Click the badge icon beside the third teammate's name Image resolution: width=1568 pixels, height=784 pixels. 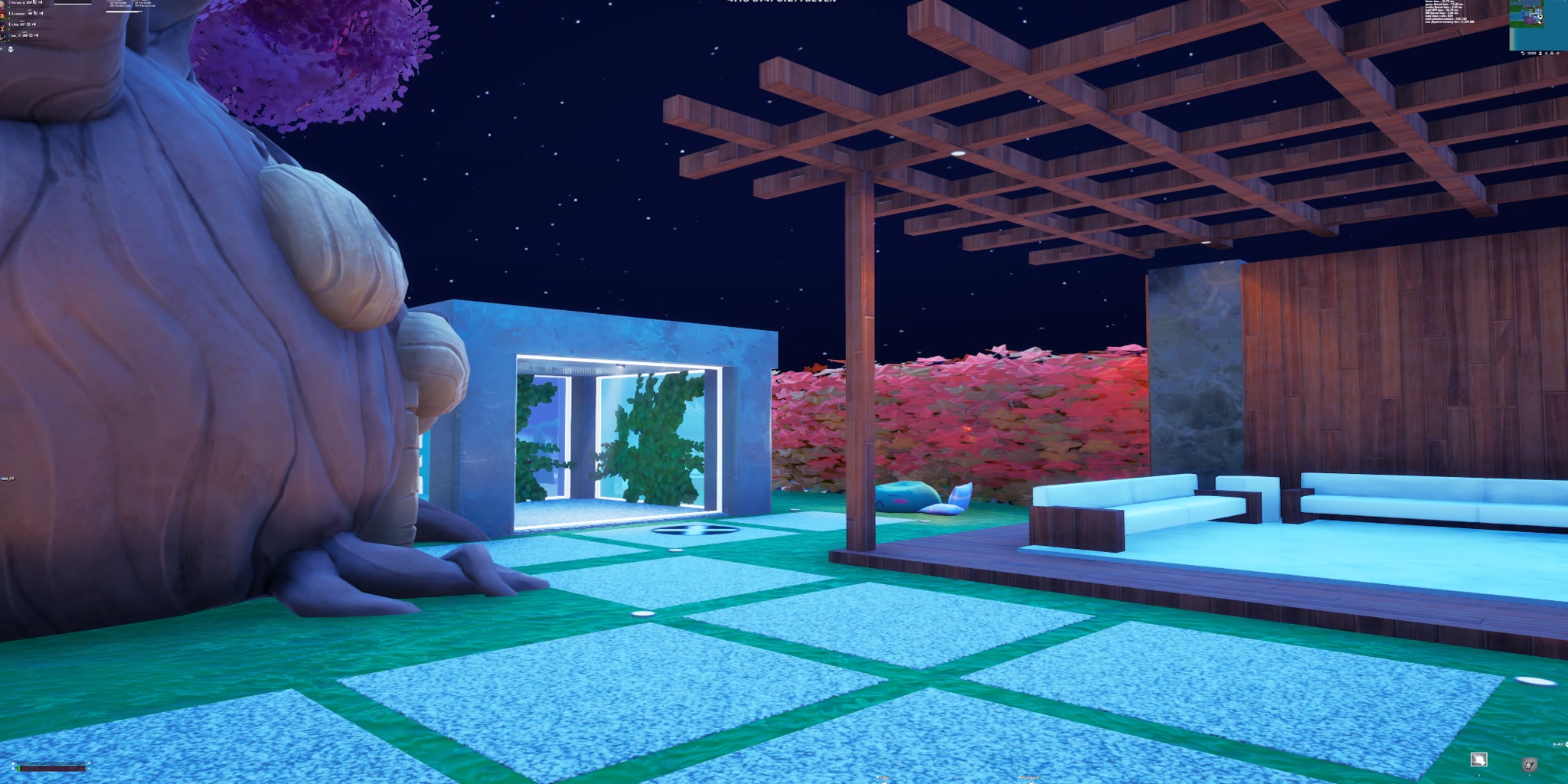[28, 24]
